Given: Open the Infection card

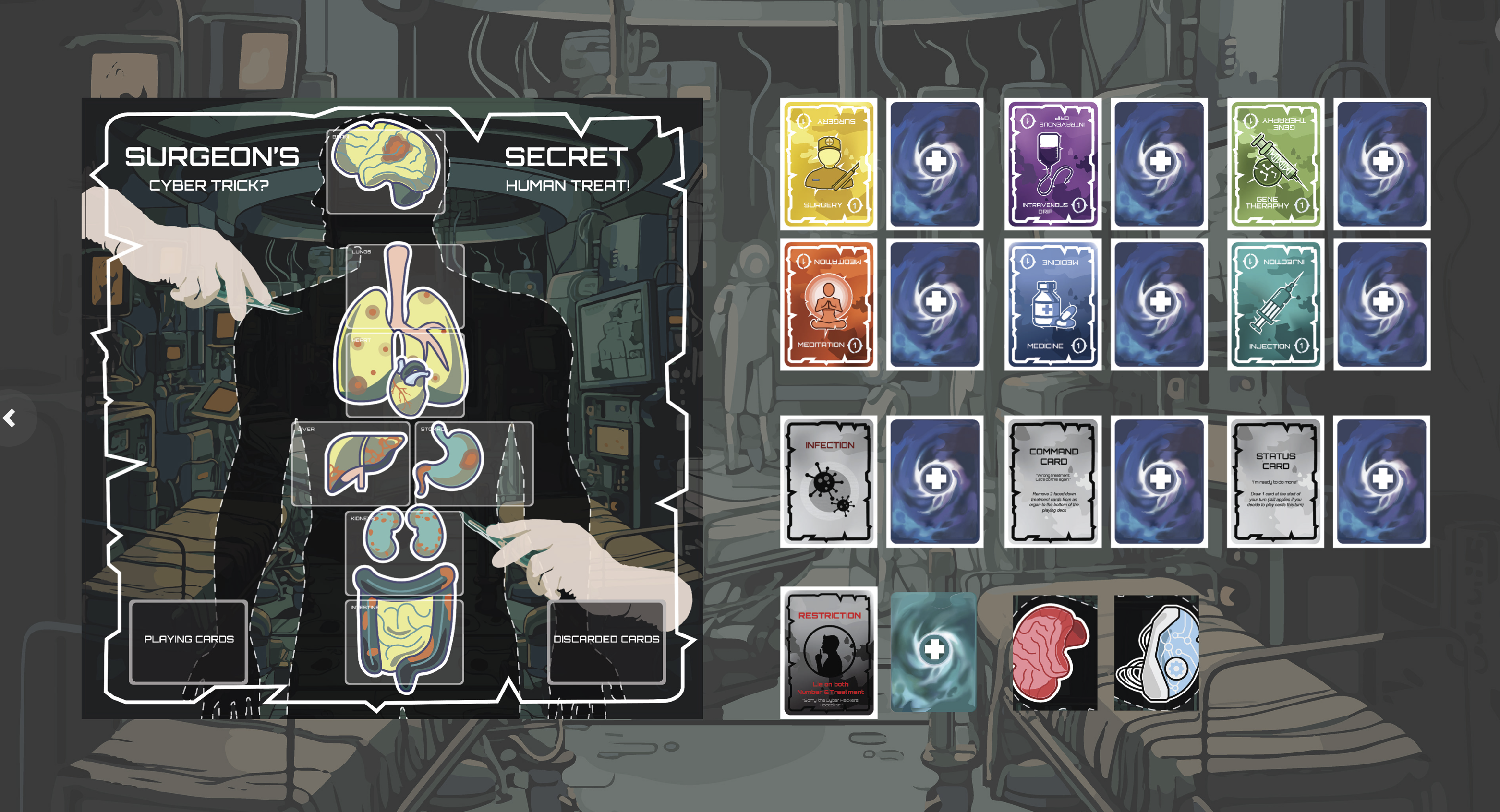Looking at the screenshot, I should pos(829,481).
